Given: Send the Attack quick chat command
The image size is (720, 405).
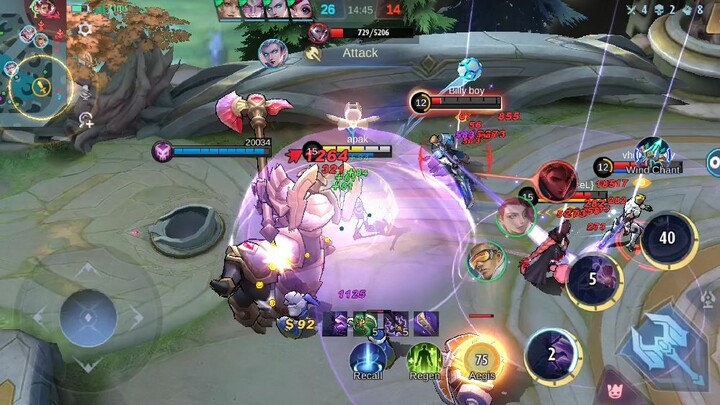Looking at the screenshot, I should point(360,52).
